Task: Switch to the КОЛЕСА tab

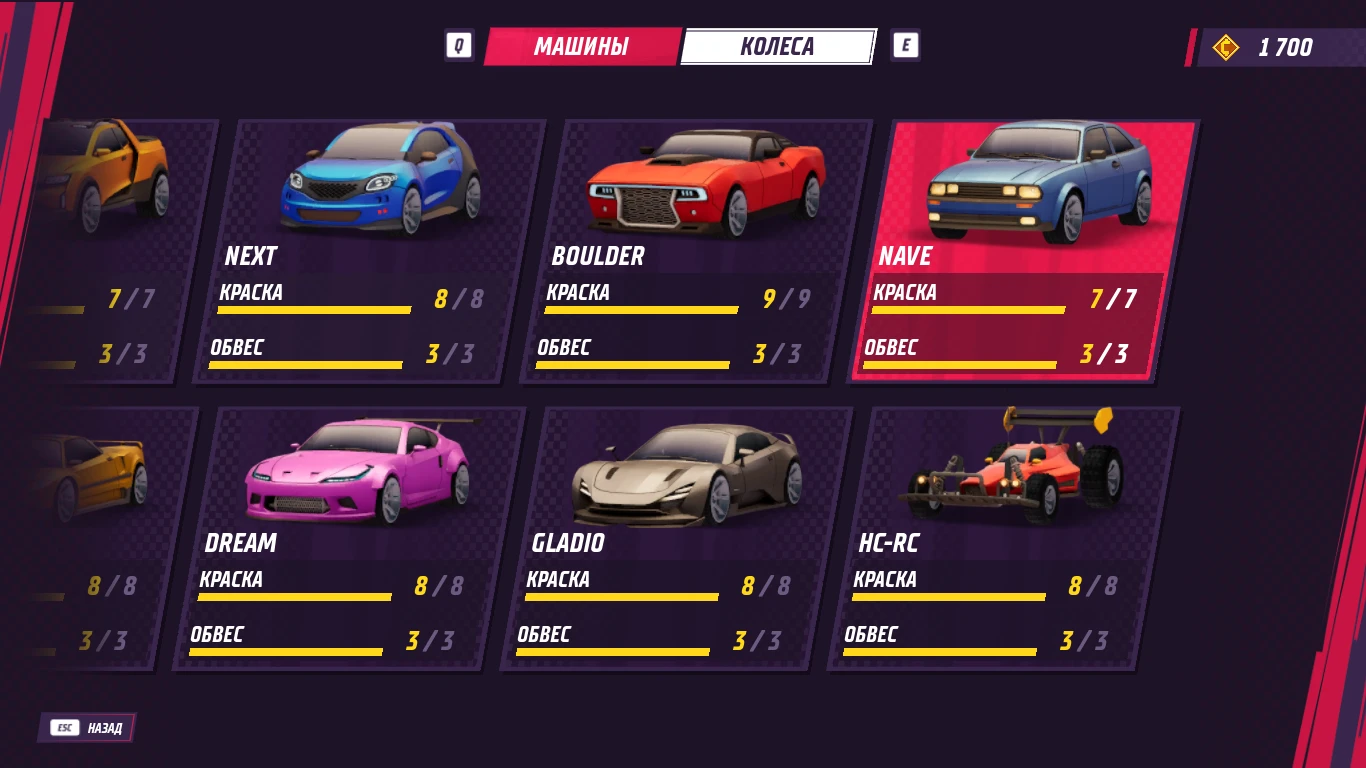Action: point(778,45)
